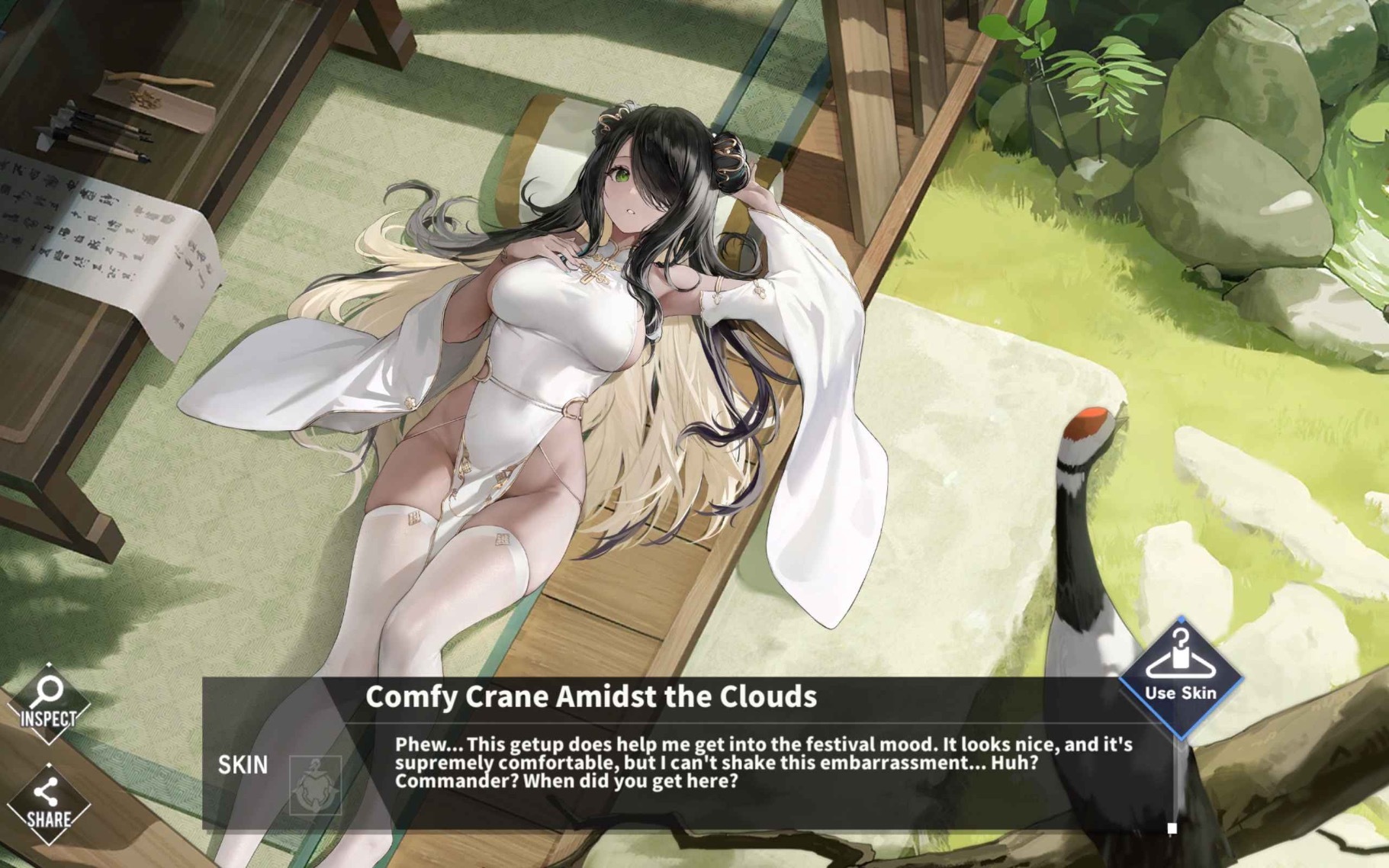This screenshot has width=1389, height=868.
Task: Open the Inspect view
Action: (x=48, y=702)
